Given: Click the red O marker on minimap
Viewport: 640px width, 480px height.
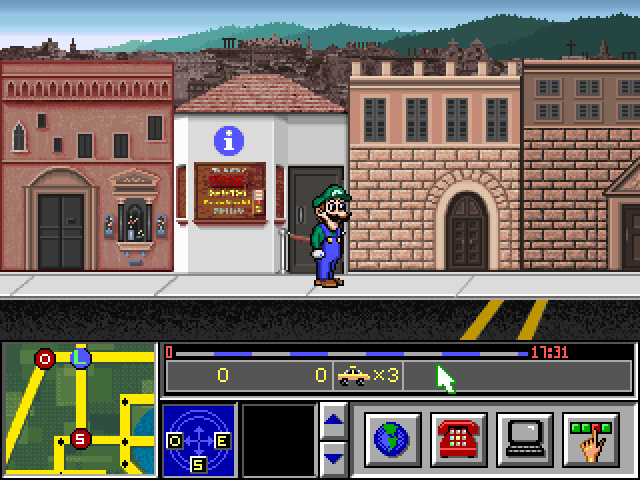Looking at the screenshot, I should coord(45,358).
